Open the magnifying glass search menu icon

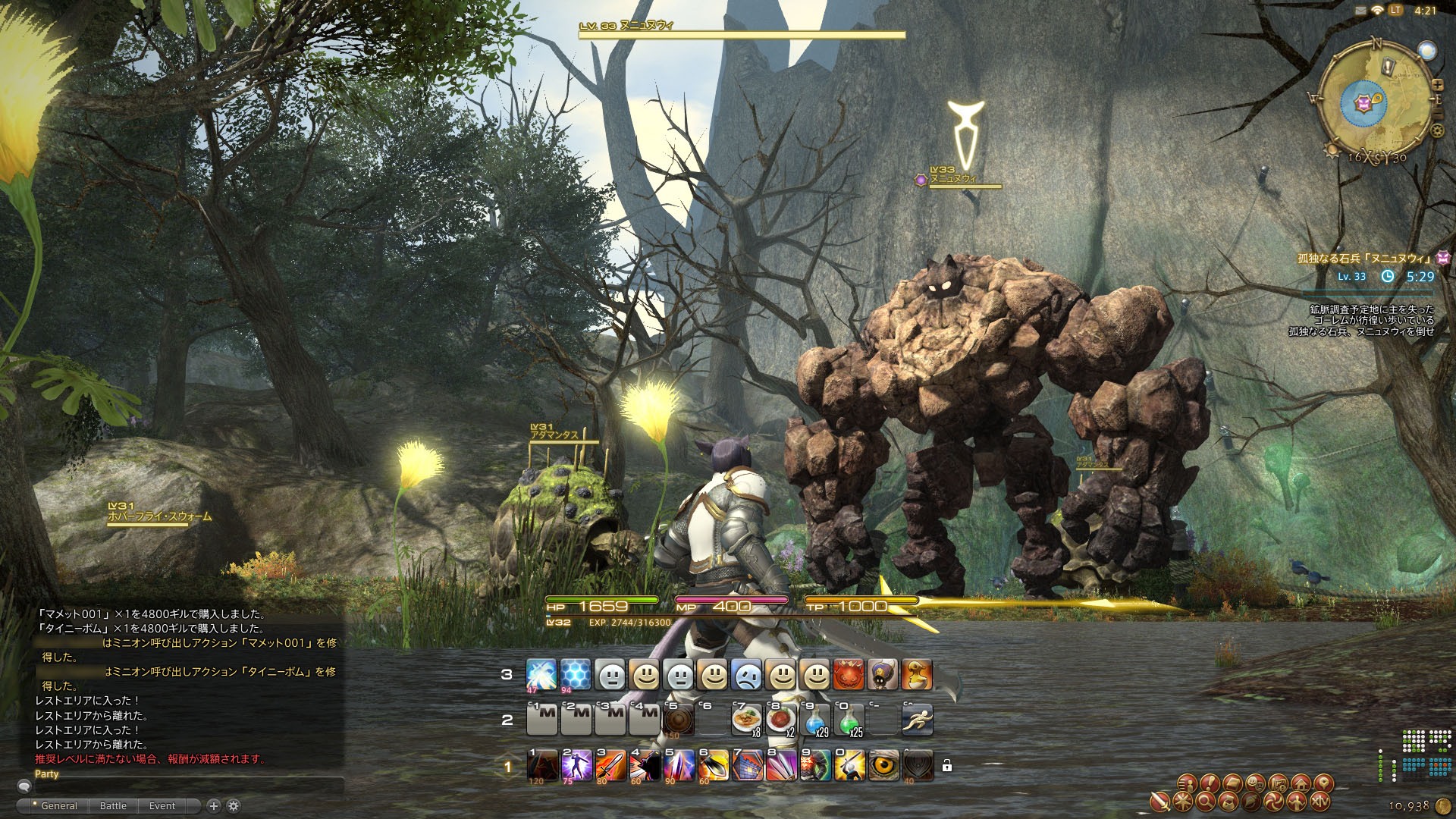pos(1207,802)
